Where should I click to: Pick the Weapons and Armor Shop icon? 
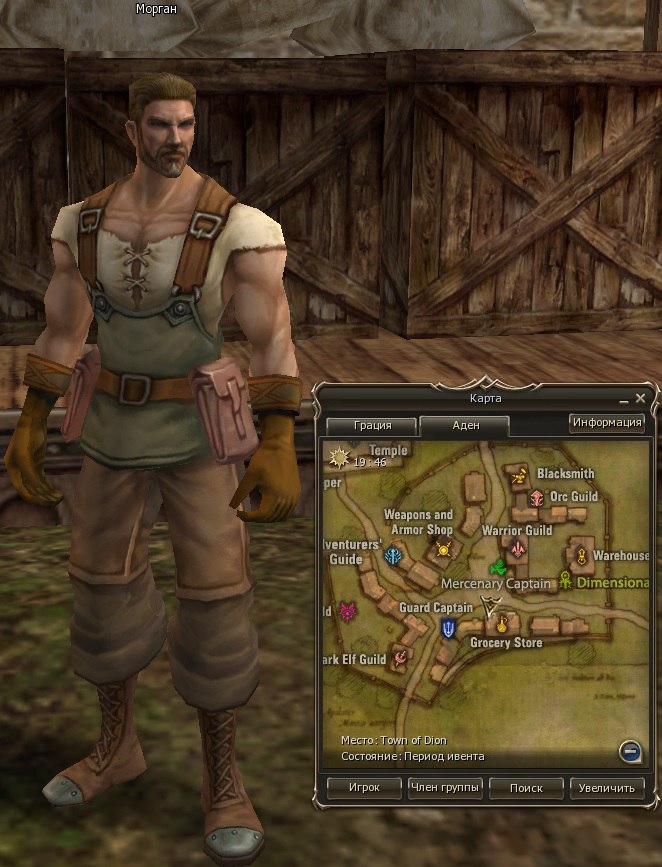coord(443,549)
